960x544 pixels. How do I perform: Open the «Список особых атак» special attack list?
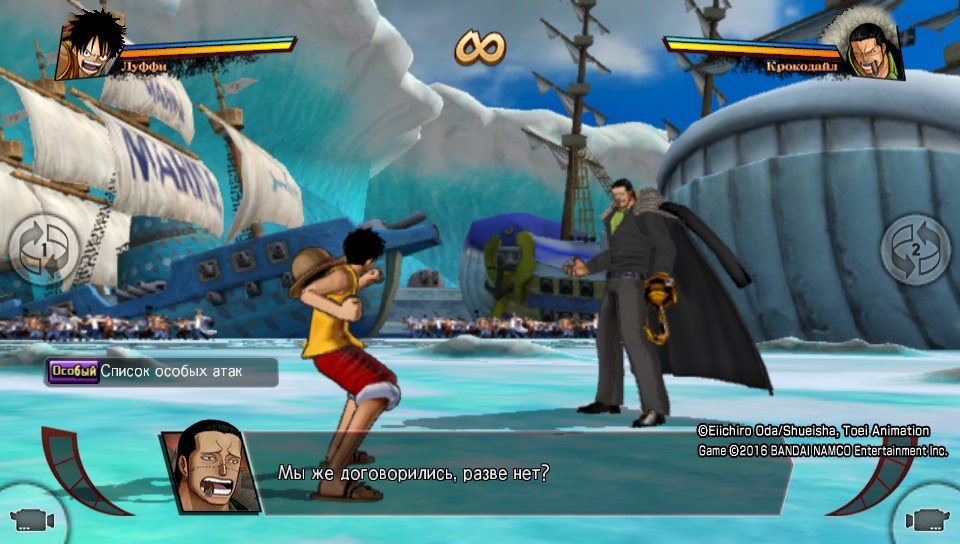click(160, 372)
